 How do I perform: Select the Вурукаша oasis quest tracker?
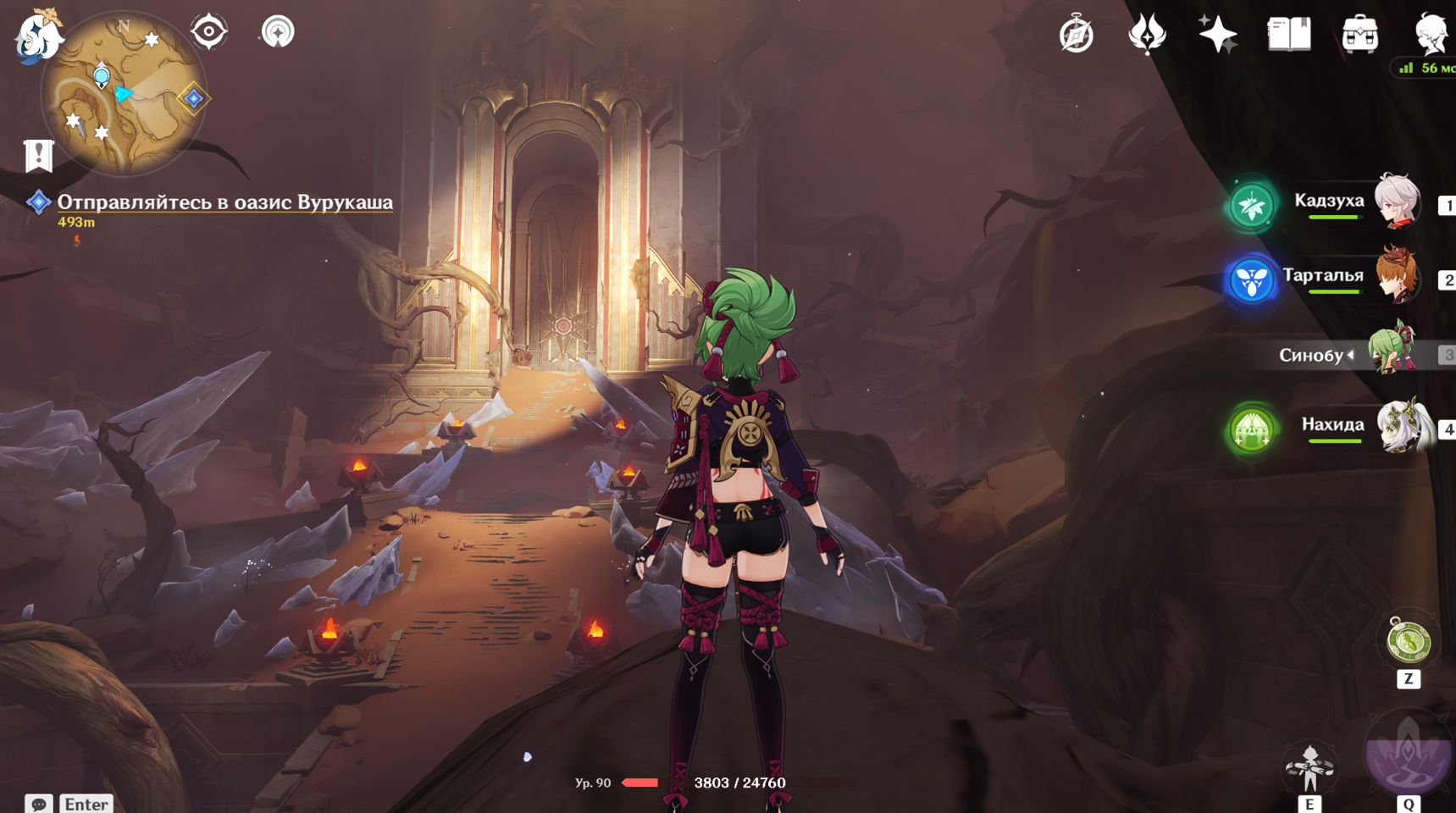point(224,202)
